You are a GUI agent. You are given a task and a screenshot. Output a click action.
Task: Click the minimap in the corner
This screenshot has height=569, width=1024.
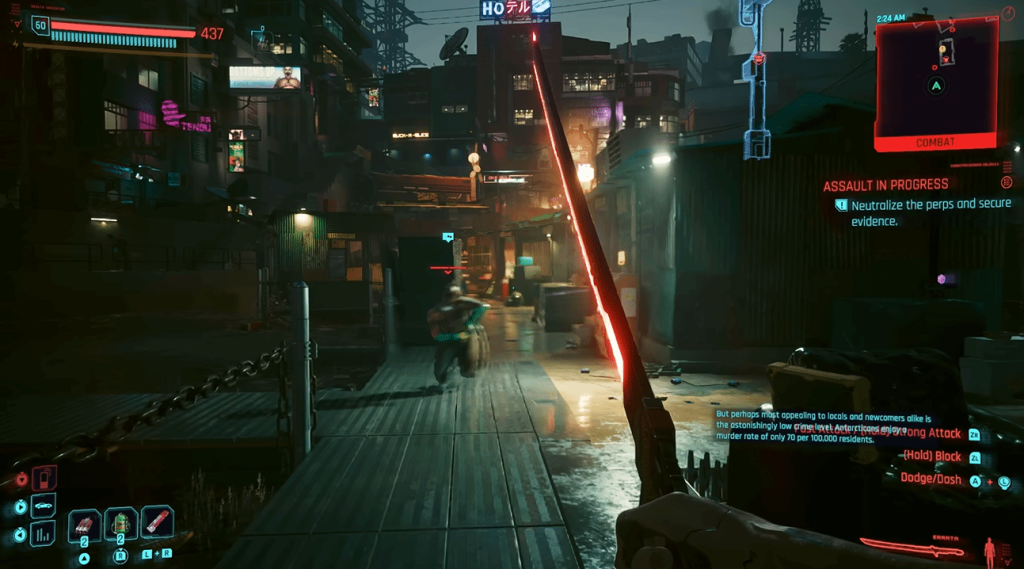pyautogui.click(x=936, y=78)
